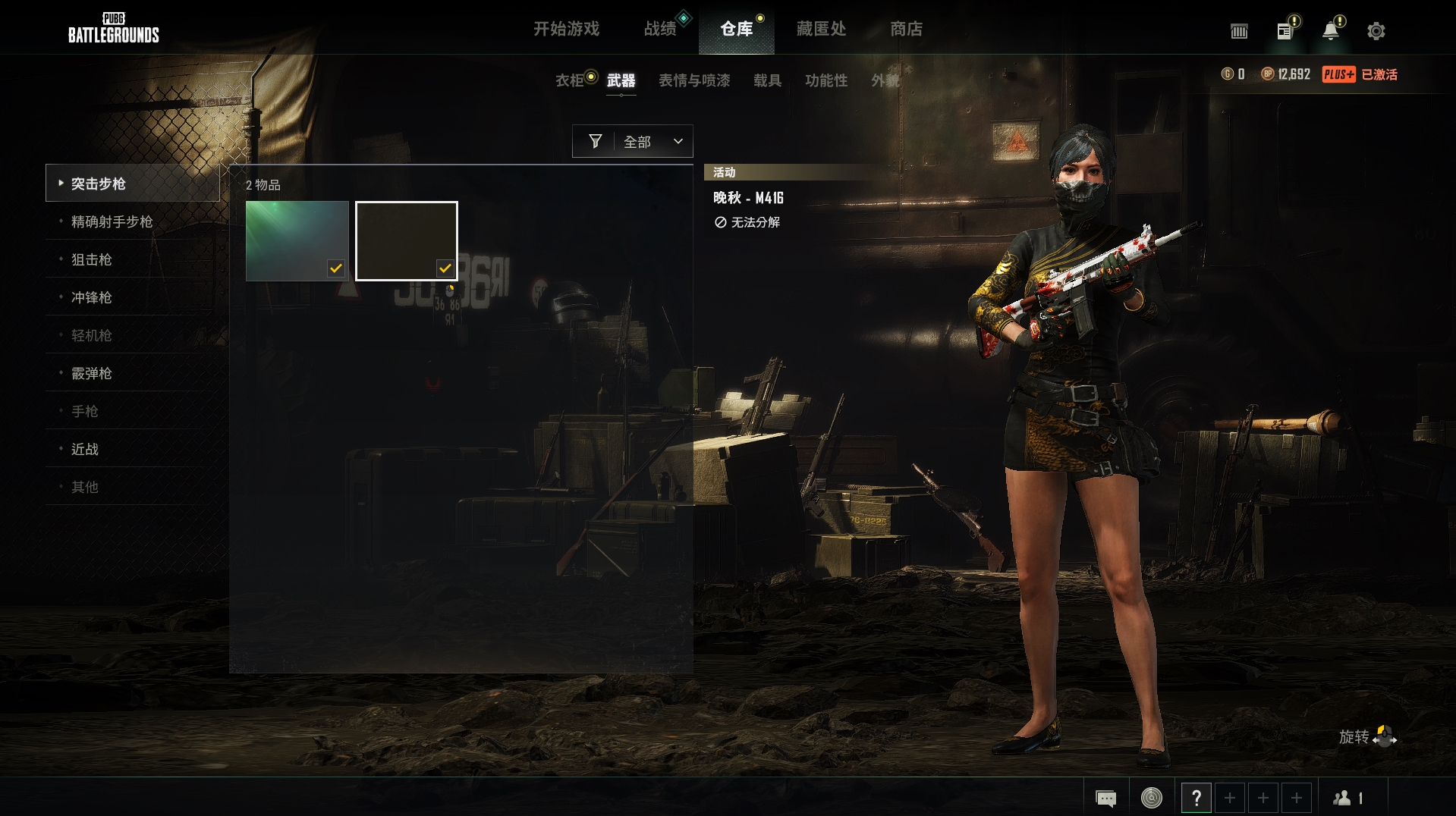Click the question mark teammate slot icon
This screenshot has height=816, width=1456.
[1197, 798]
